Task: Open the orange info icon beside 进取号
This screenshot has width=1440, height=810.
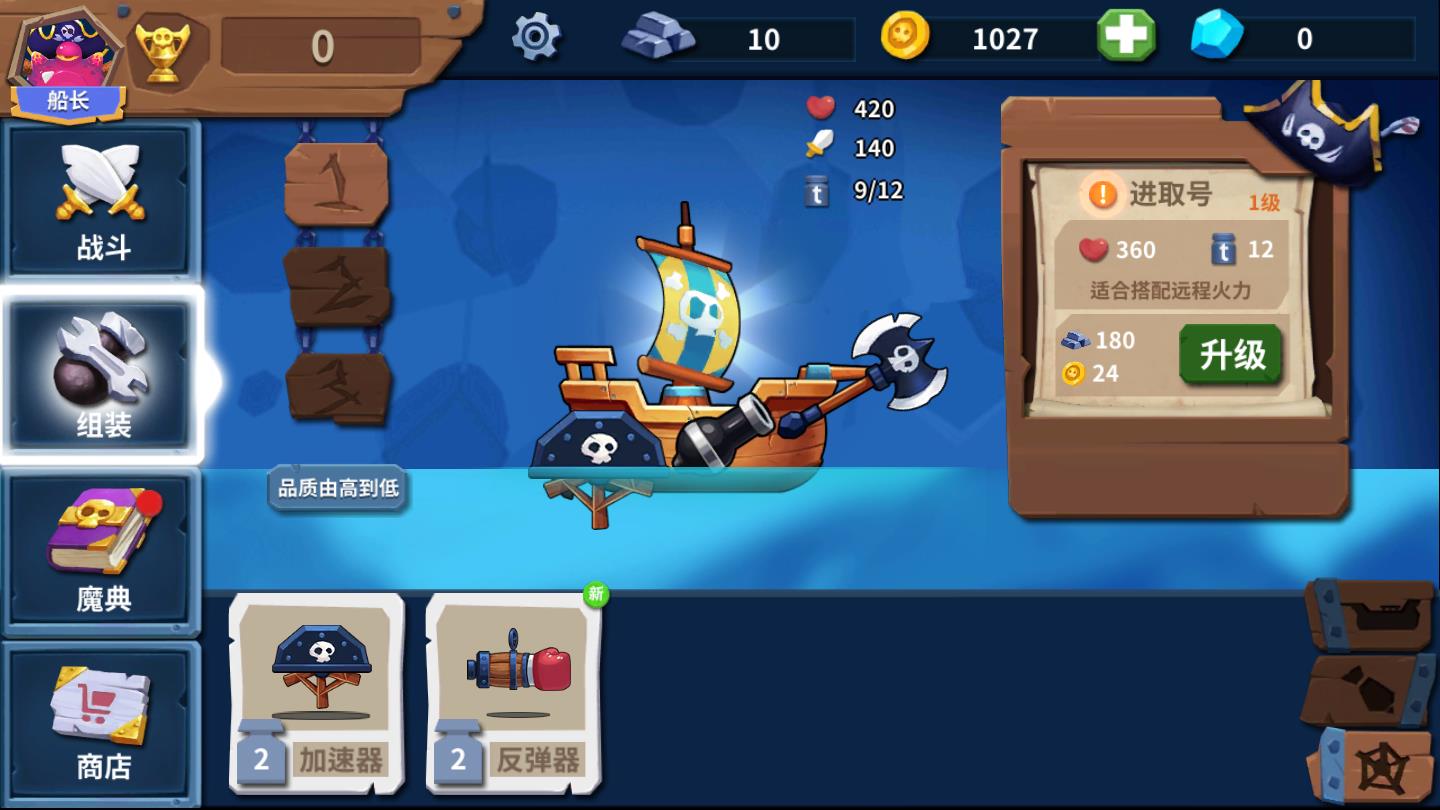Action: pos(1102,194)
